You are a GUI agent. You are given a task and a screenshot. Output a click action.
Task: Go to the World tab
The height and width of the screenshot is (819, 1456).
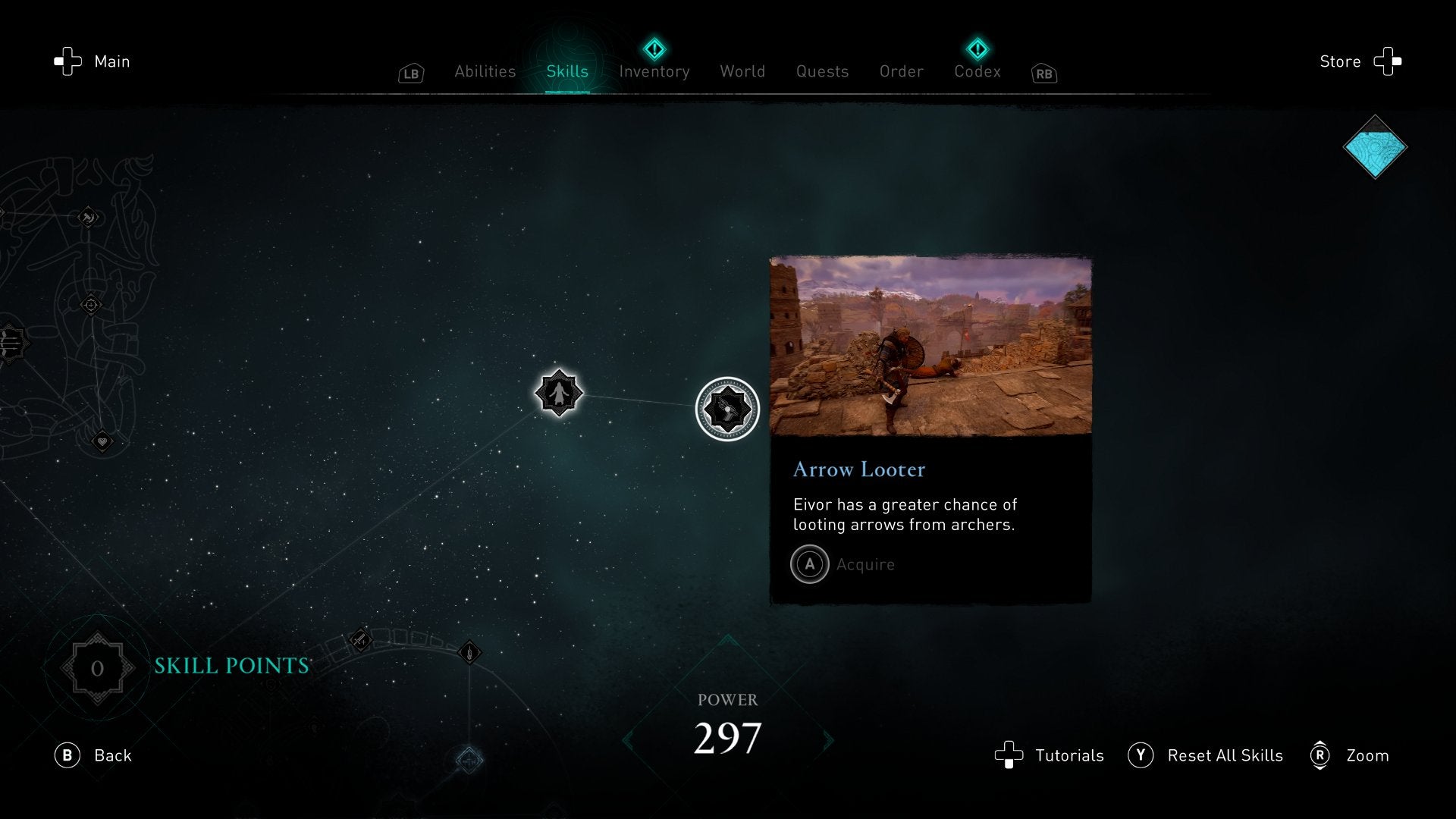point(742,71)
